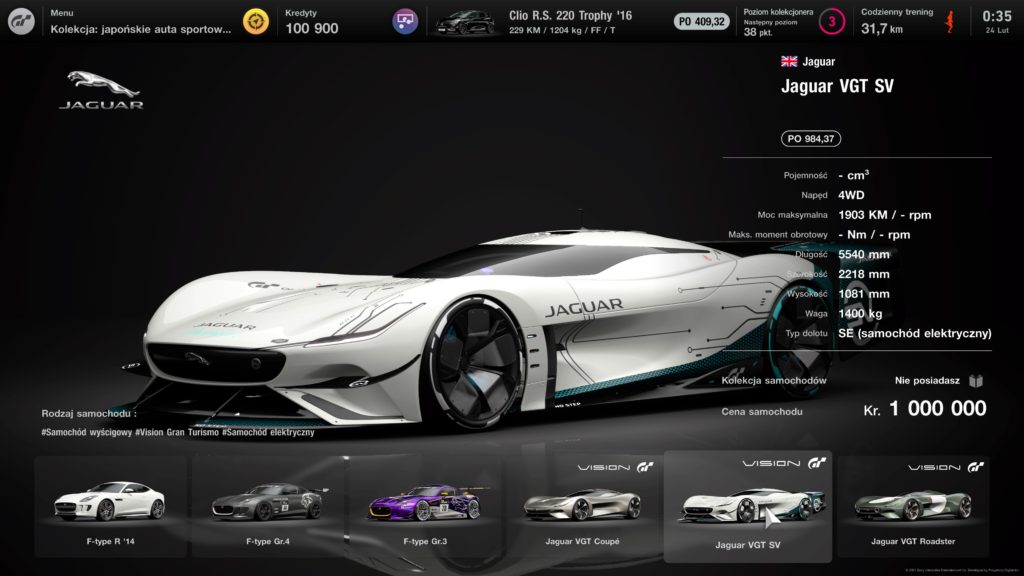This screenshot has width=1024, height=576.
Task: Click the car collection book icon
Action: 976,380
